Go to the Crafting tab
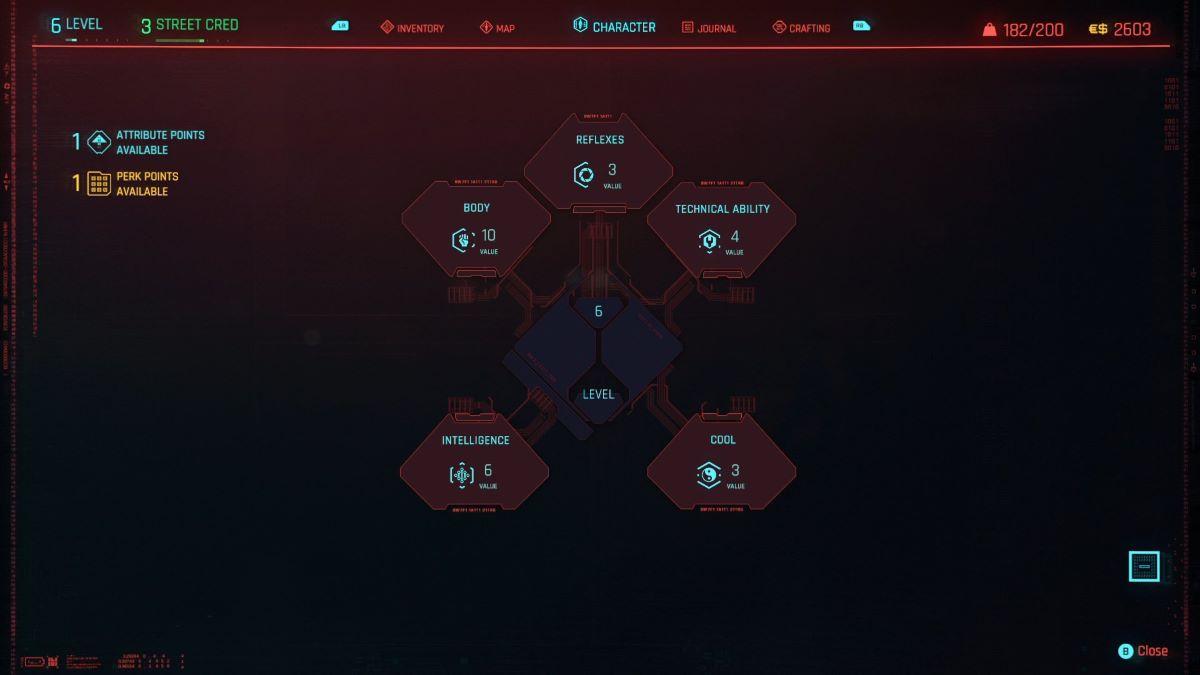The height and width of the screenshot is (675, 1200). pos(801,28)
